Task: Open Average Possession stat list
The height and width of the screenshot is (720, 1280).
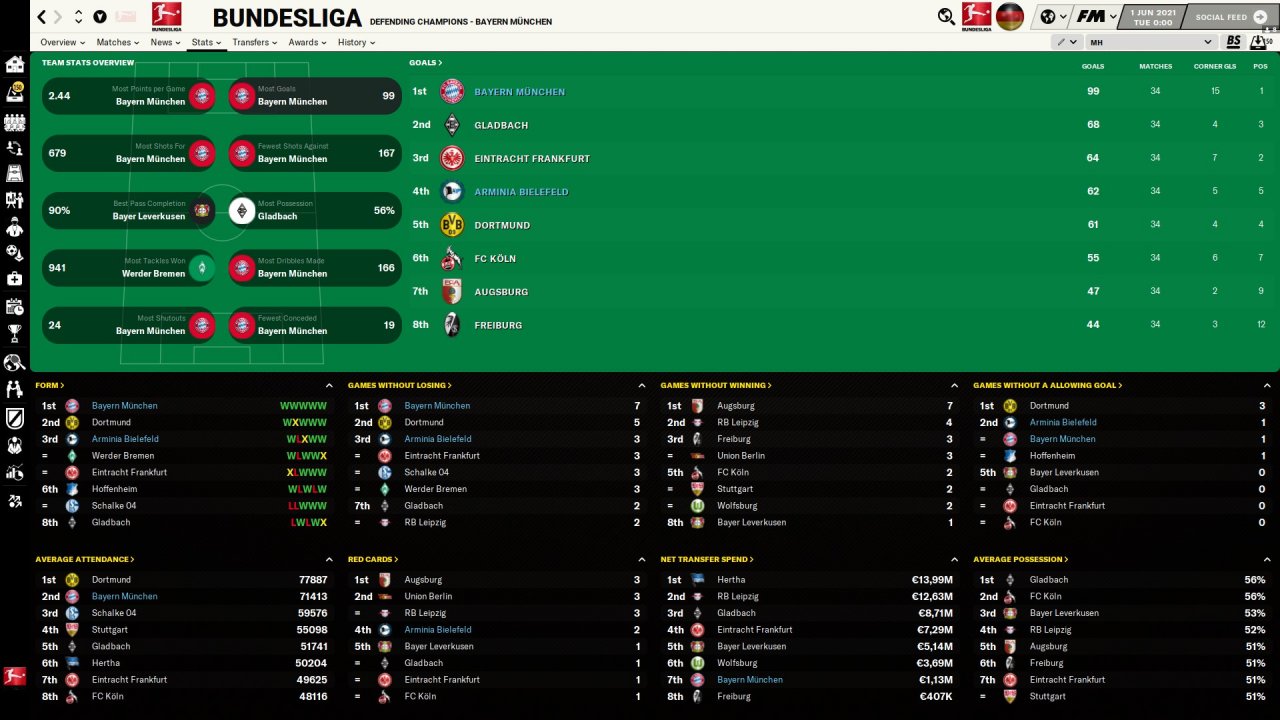Action: click(x=1020, y=559)
